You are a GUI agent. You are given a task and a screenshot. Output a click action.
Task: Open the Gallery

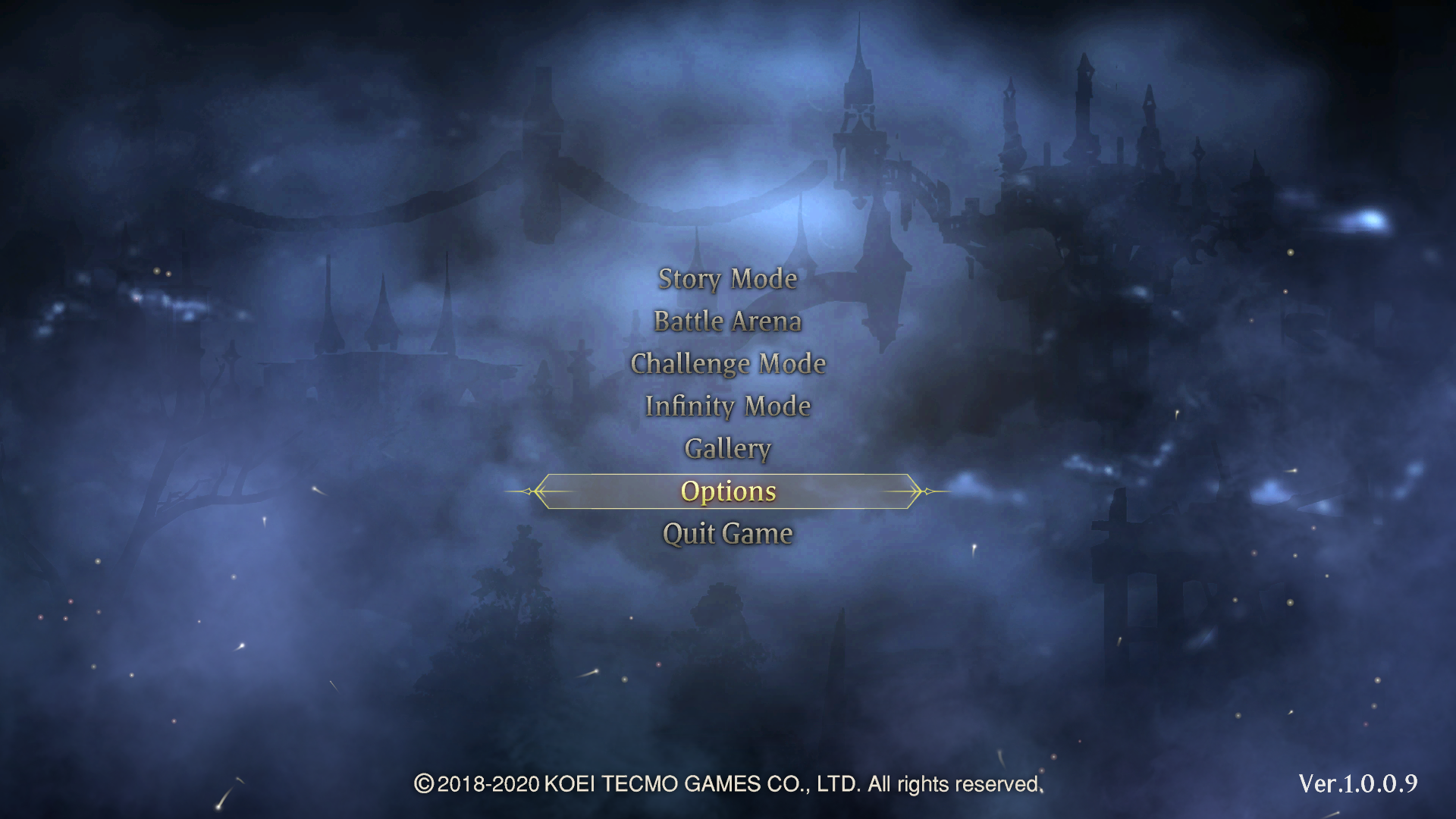point(727,449)
